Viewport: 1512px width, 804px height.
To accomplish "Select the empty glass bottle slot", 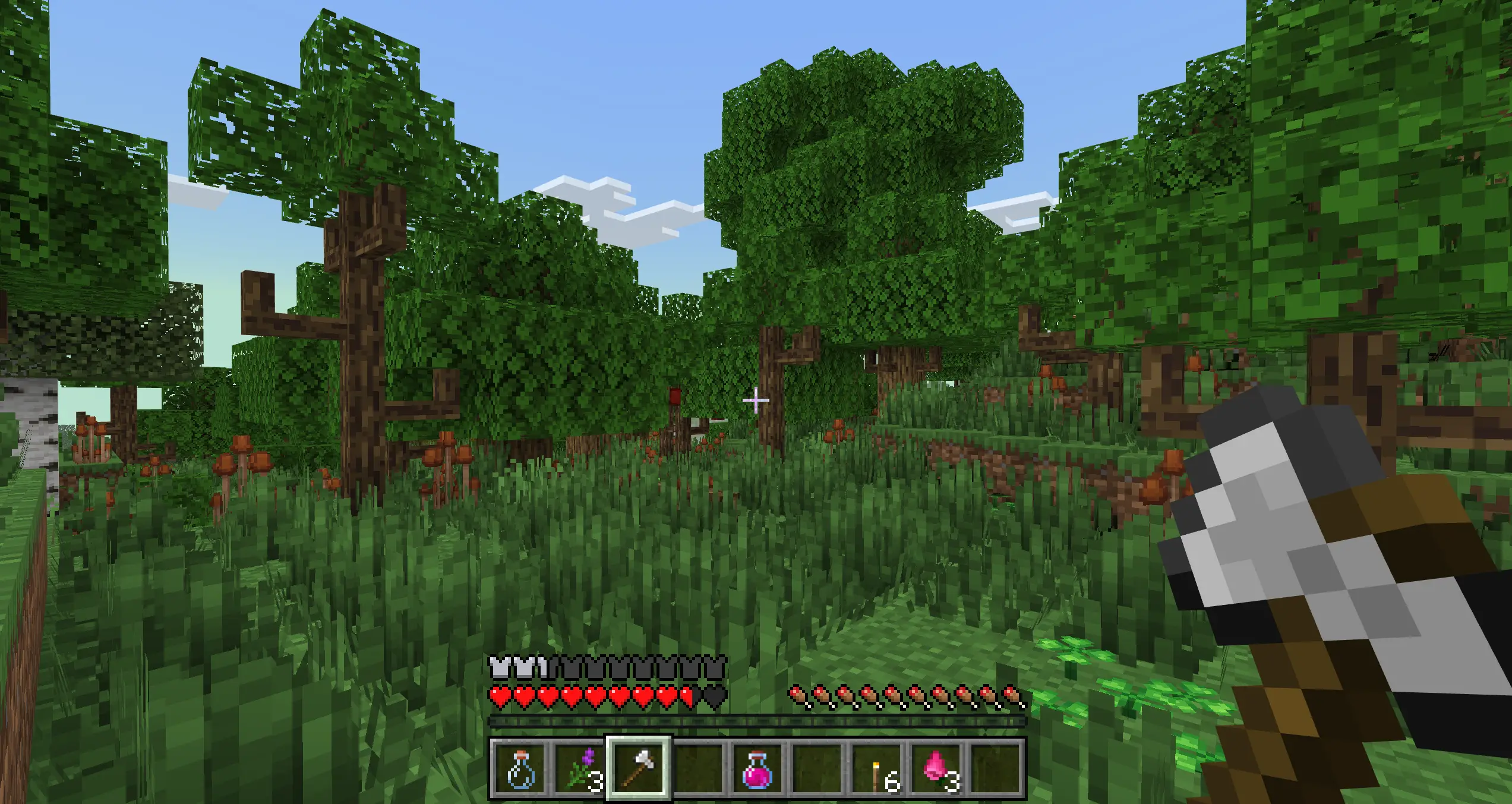I will (x=520, y=768).
